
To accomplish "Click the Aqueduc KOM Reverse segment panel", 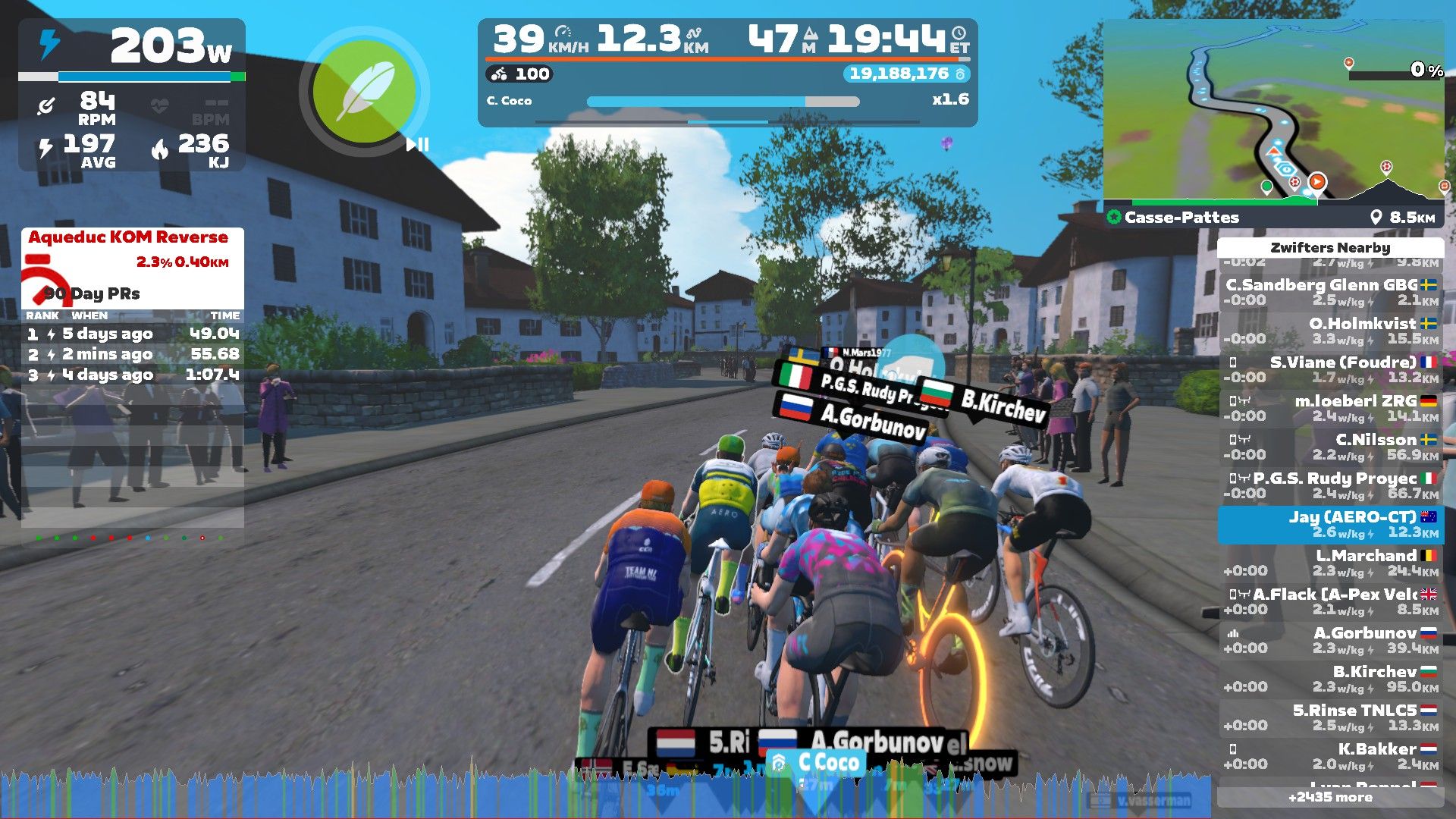I will [132, 265].
